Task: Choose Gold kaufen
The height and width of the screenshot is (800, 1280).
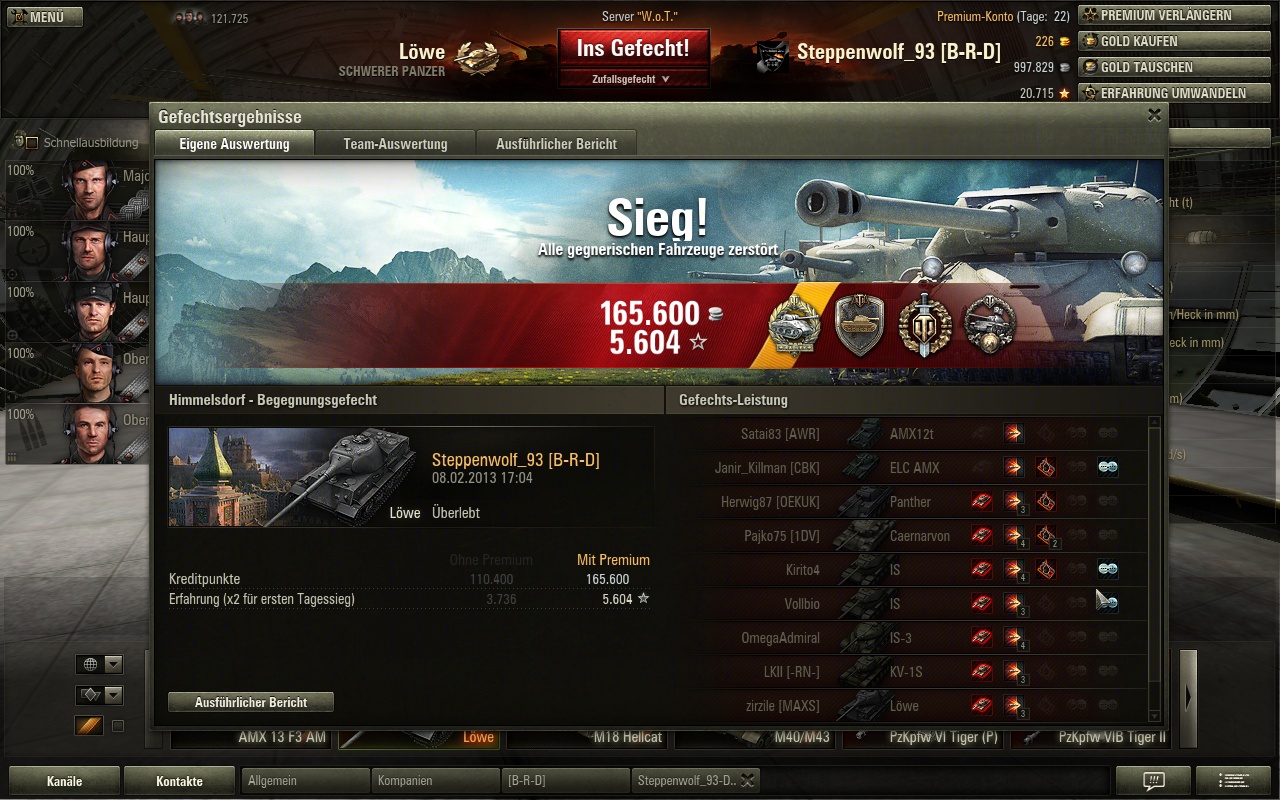Action: click(x=1162, y=42)
